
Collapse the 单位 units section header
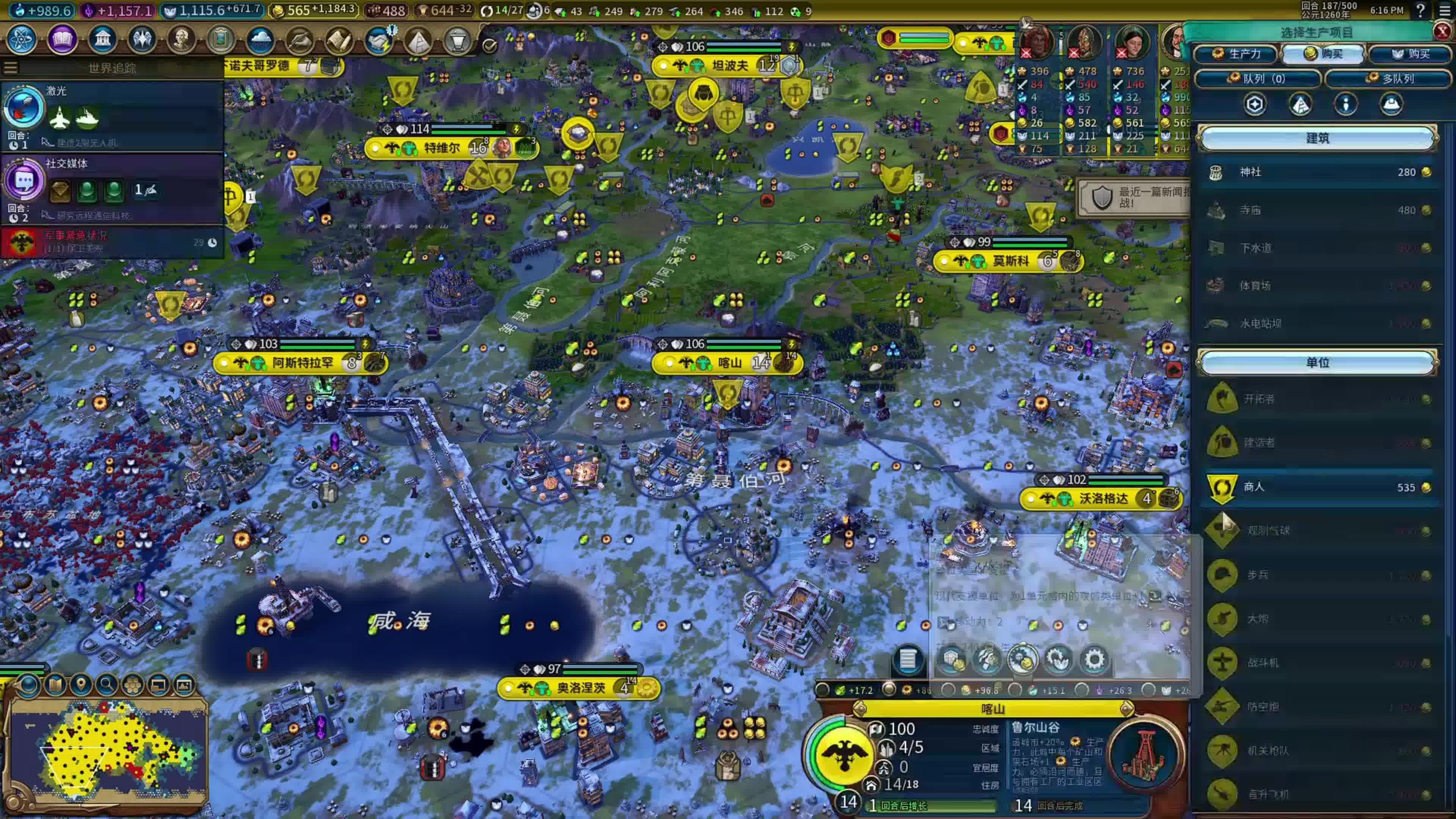click(x=1317, y=362)
